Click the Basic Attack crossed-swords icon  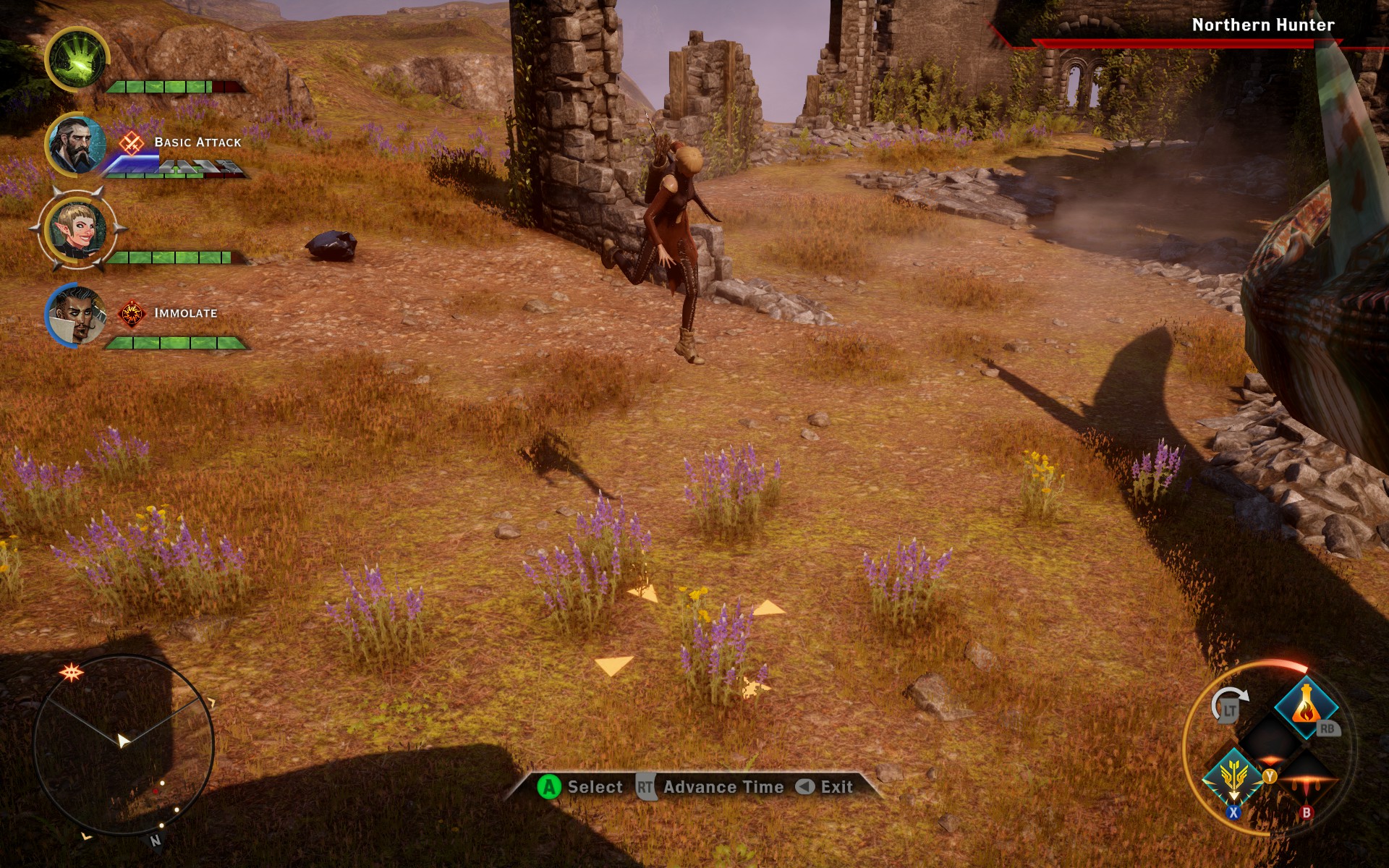coord(131,142)
